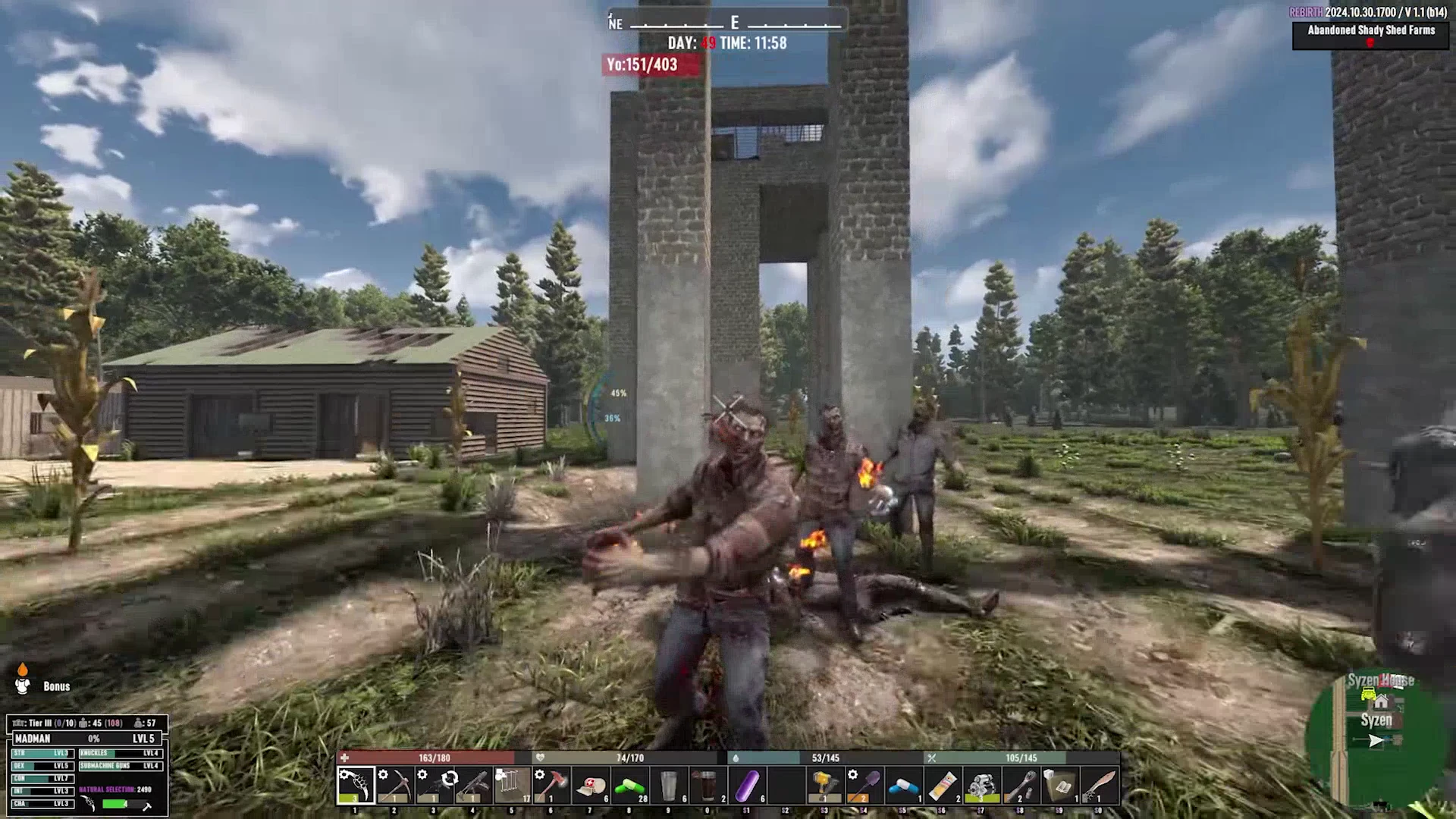The image size is (1456, 819).
Task: Select the engine part in slot S7
Action: pyautogui.click(x=983, y=783)
